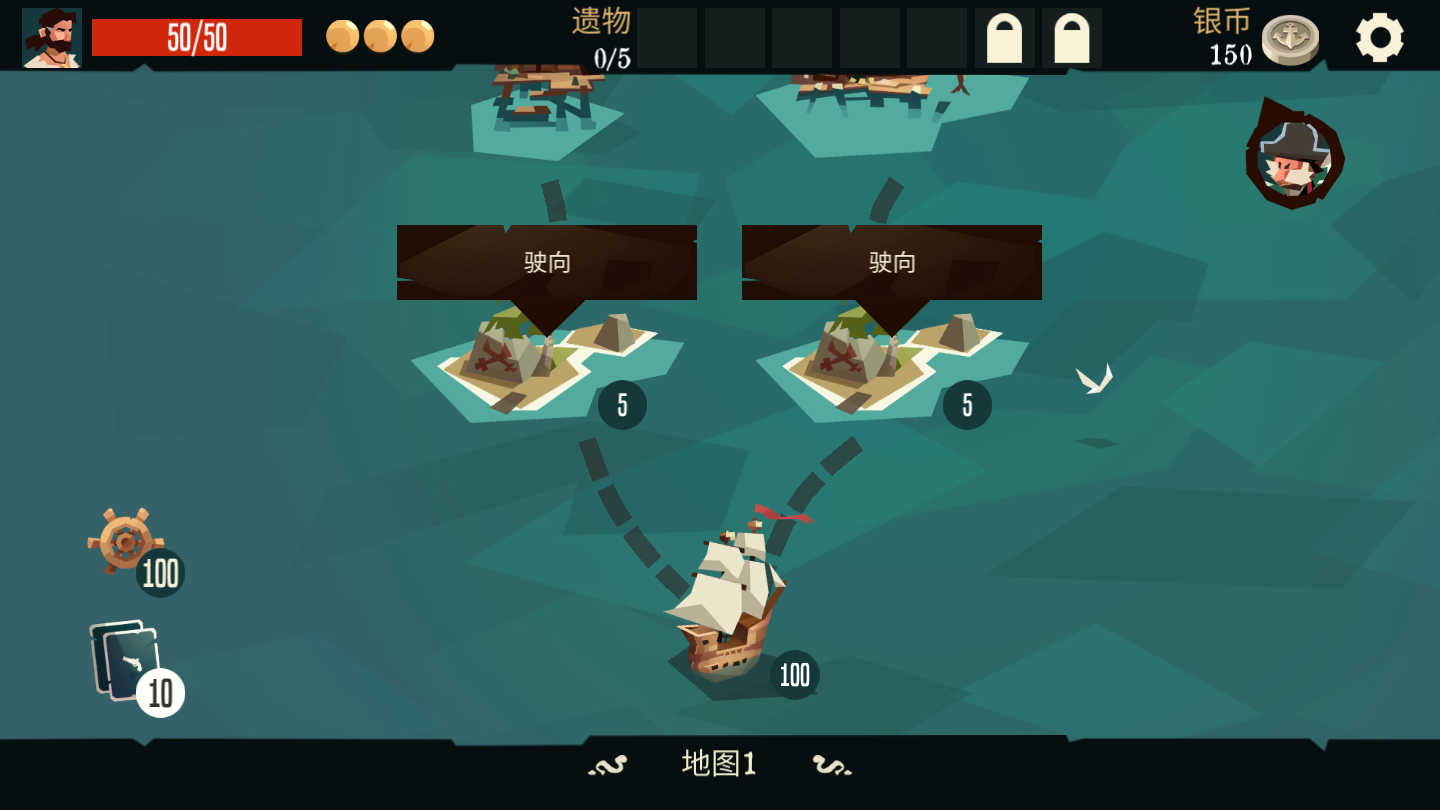Open the settings gear
The image size is (1440, 810).
1381,37
